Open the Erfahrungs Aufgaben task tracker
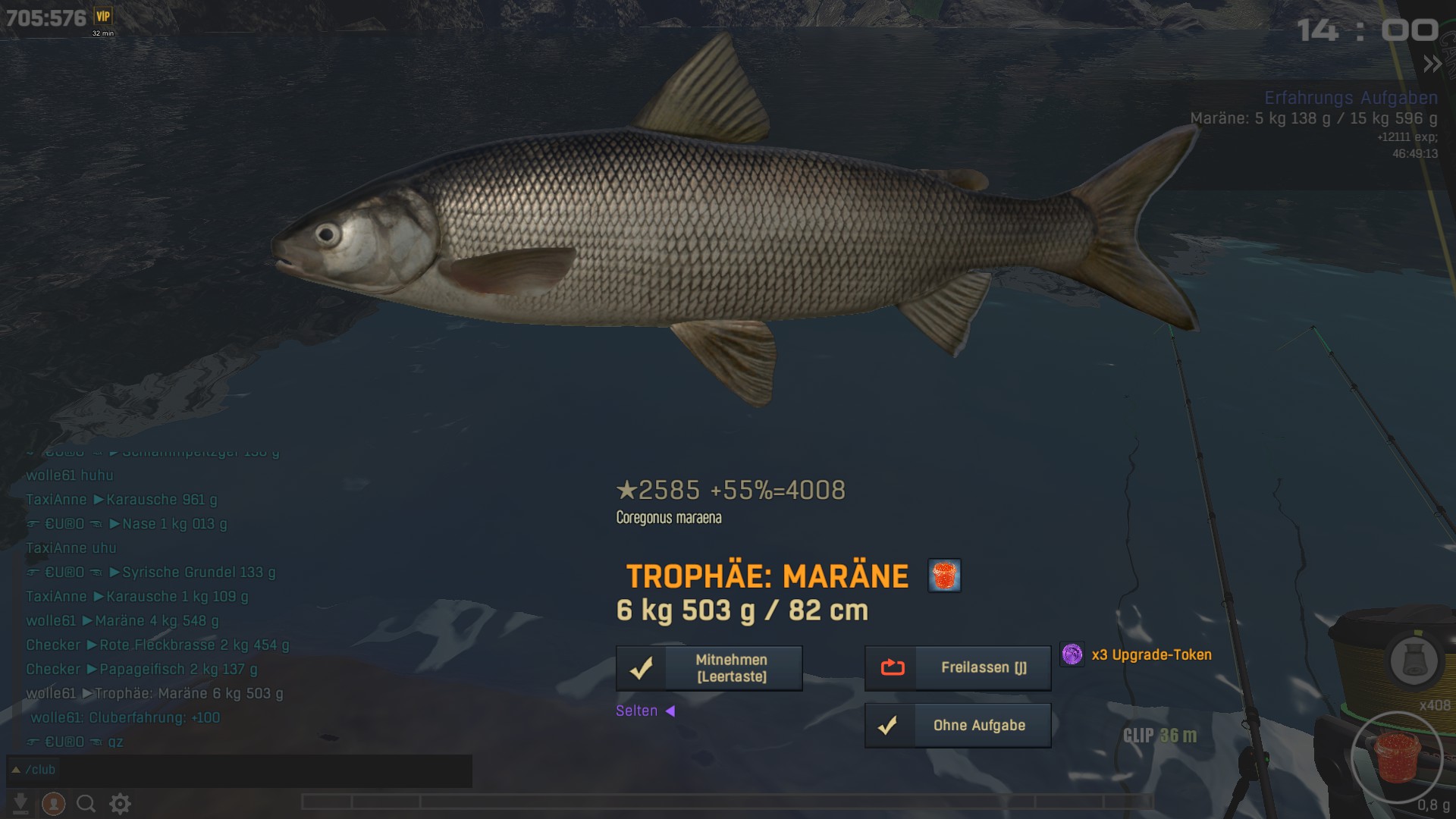Viewport: 1456px width, 819px height. (x=1351, y=98)
